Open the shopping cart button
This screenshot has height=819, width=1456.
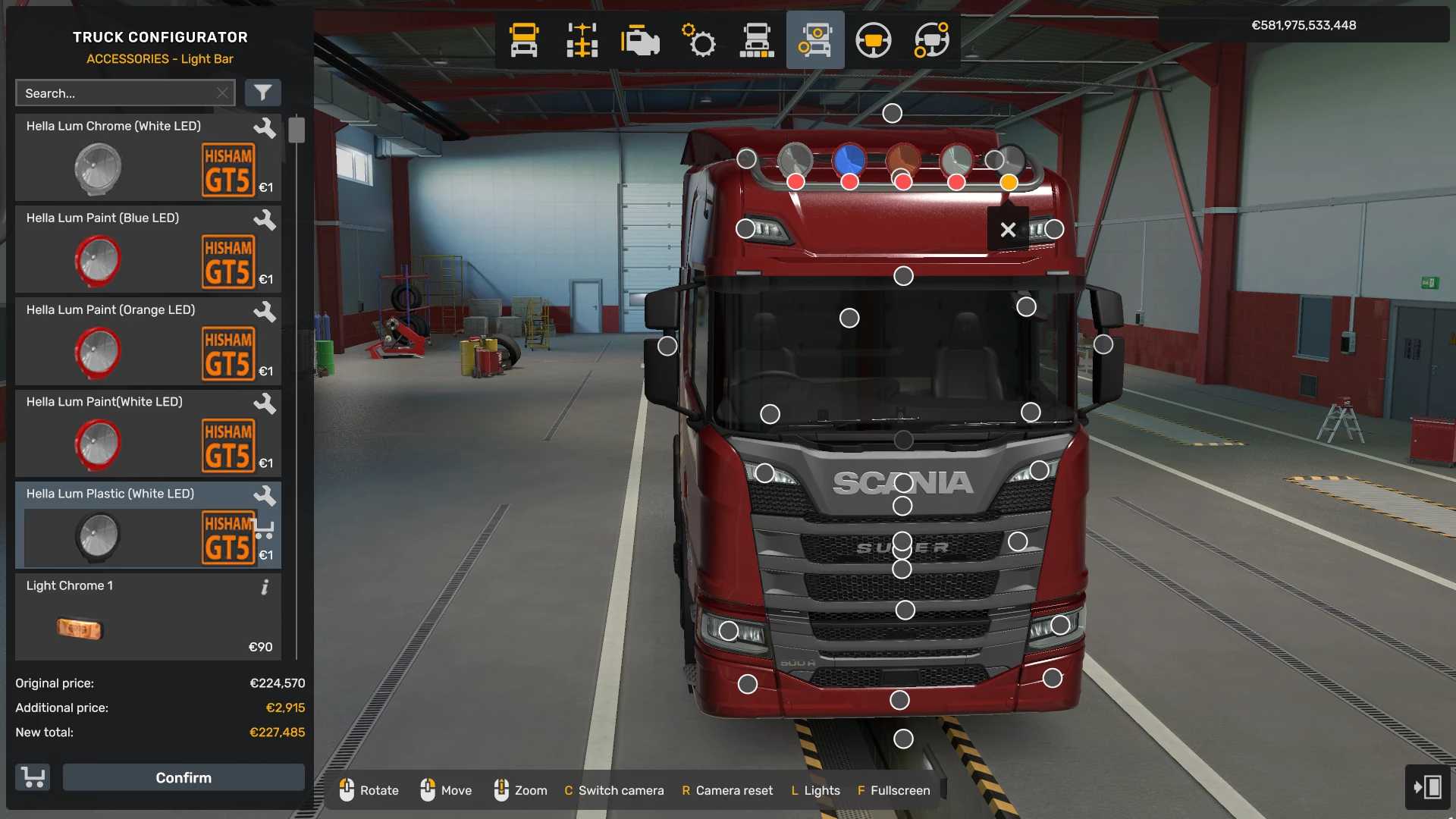click(33, 777)
